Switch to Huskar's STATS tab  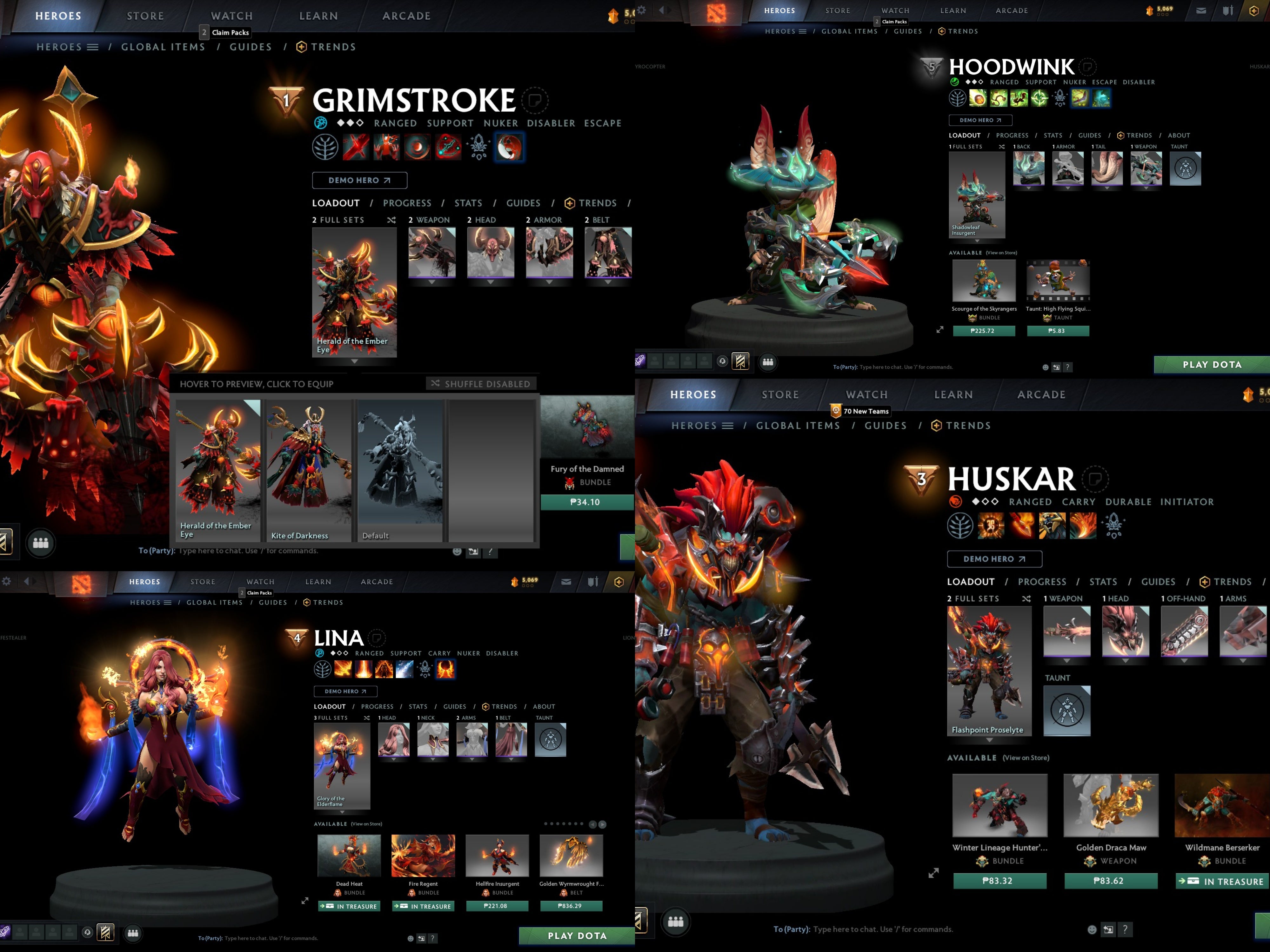tap(1103, 581)
